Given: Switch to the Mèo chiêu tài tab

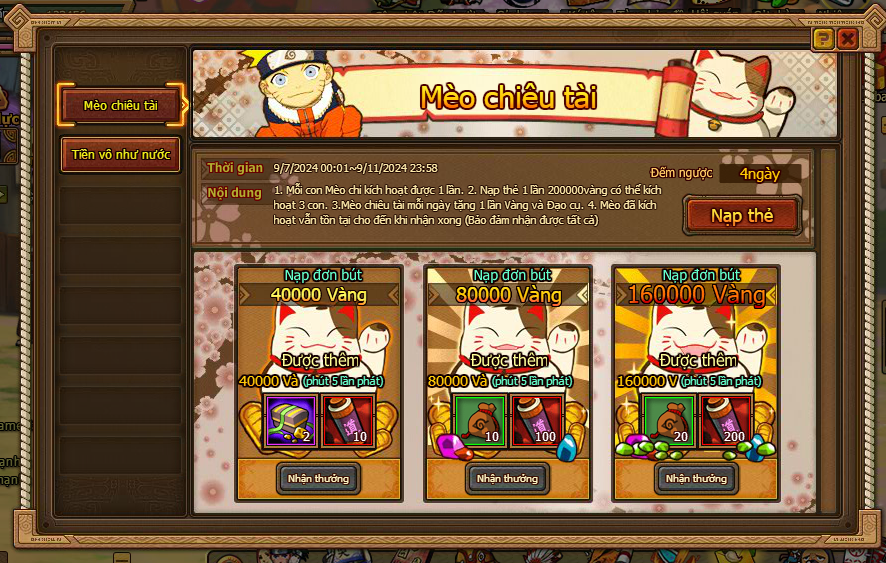Looking at the screenshot, I should click(x=121, y=106).
